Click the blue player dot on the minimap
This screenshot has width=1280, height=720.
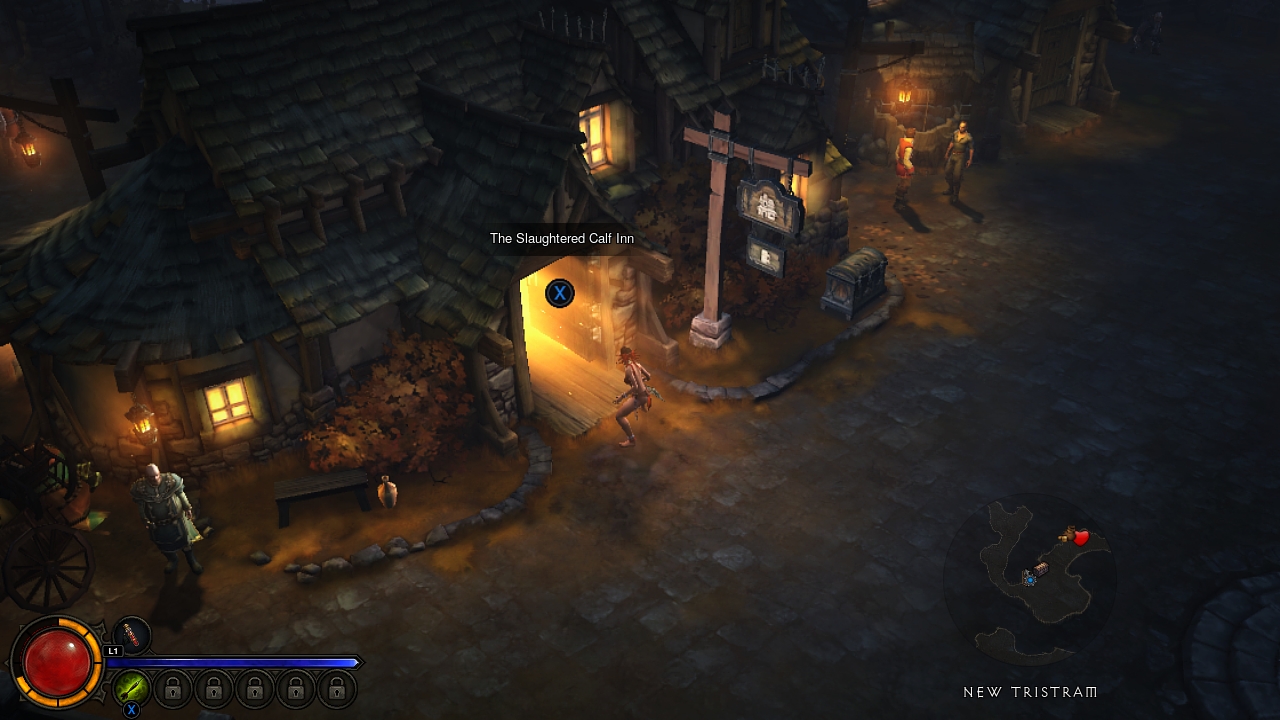pos(1030,580)
